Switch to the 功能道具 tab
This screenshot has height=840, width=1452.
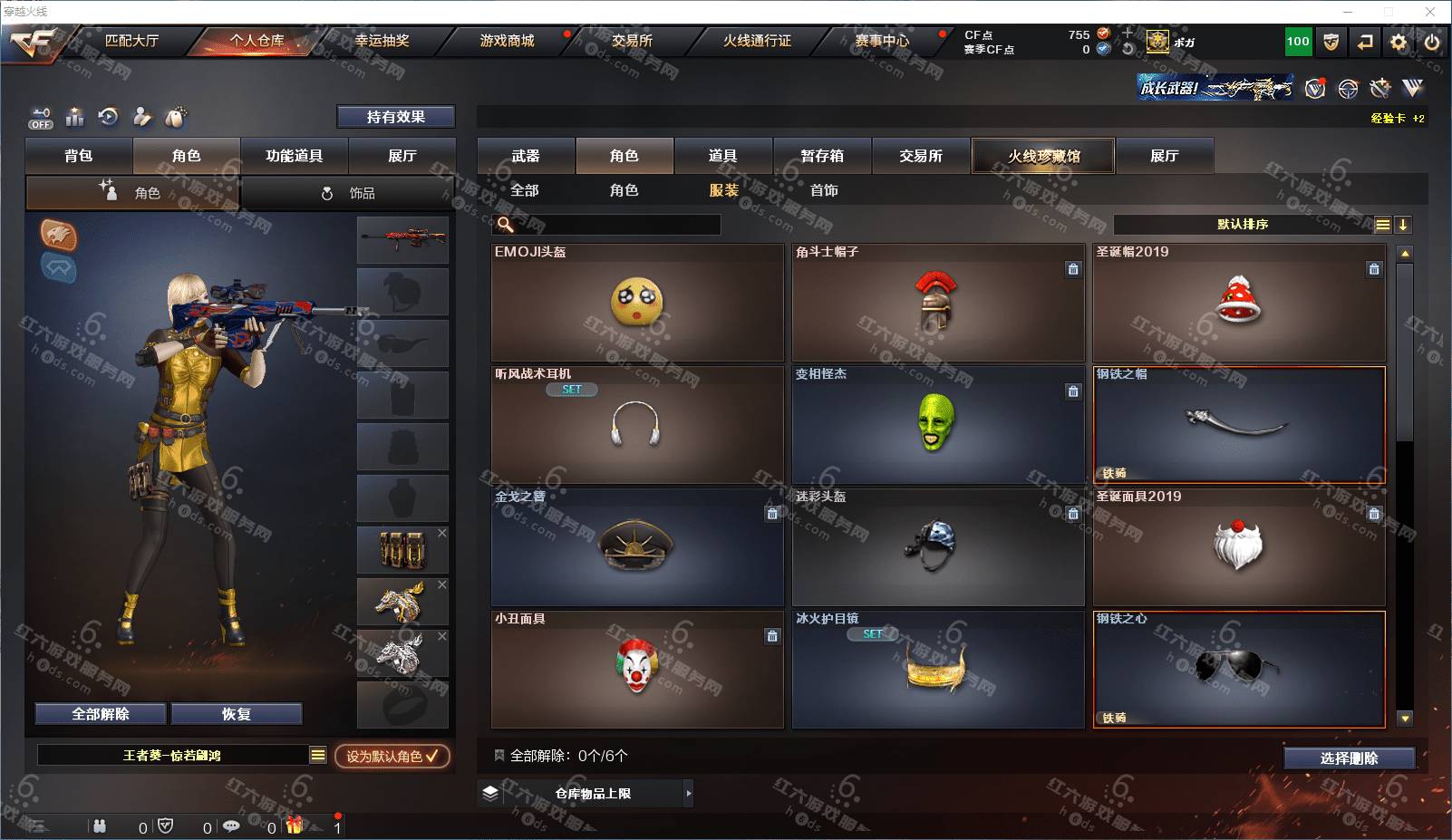[294, 156]
